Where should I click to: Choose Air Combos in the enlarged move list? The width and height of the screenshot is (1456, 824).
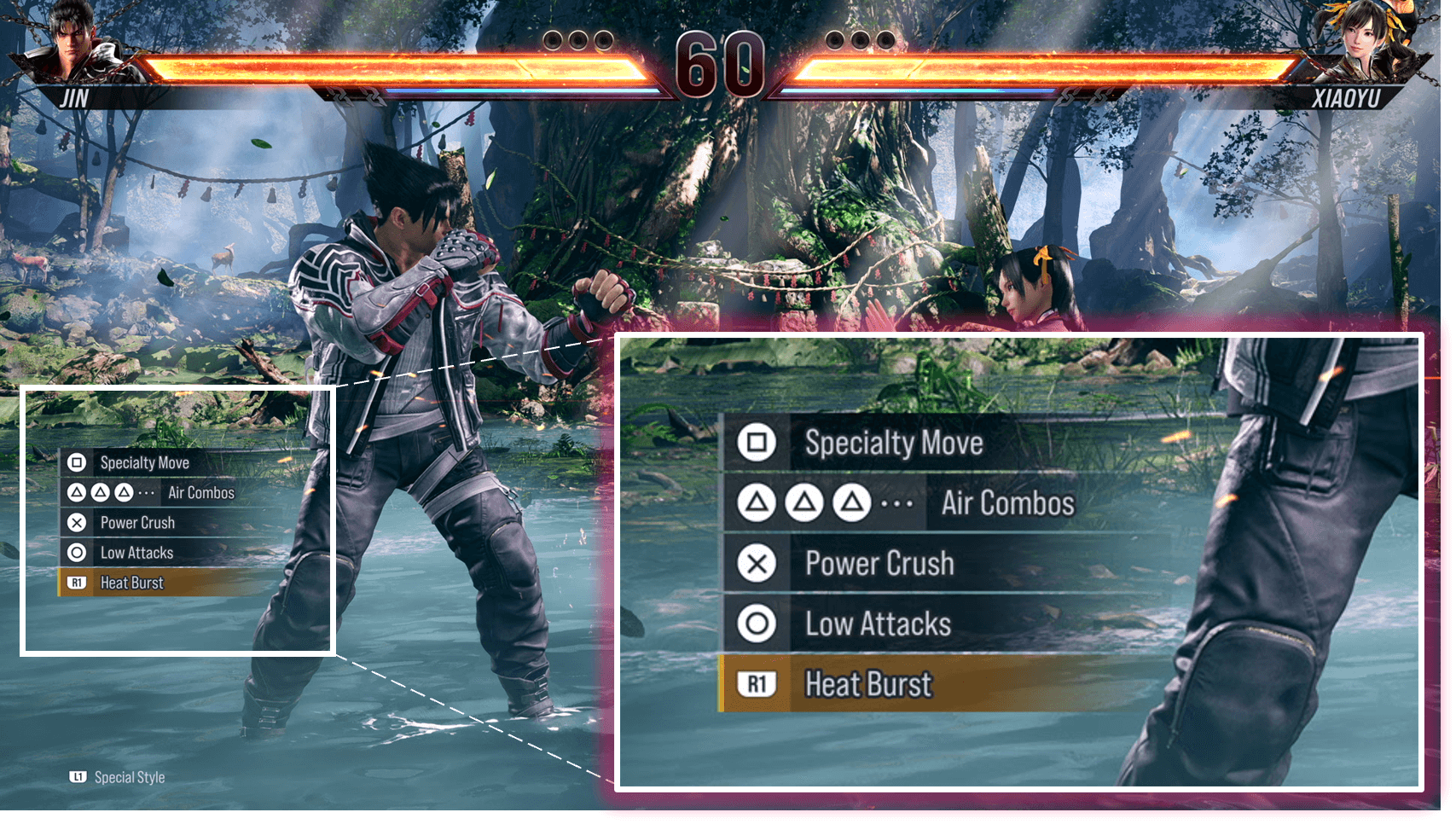click(x=1006, y=503)
